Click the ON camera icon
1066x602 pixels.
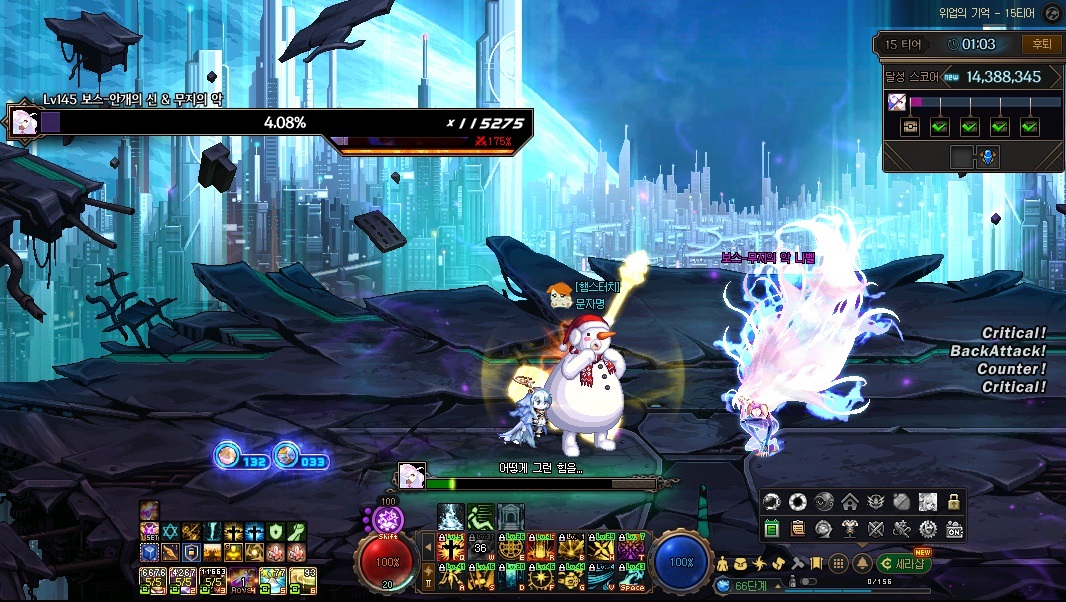[953, 528]
